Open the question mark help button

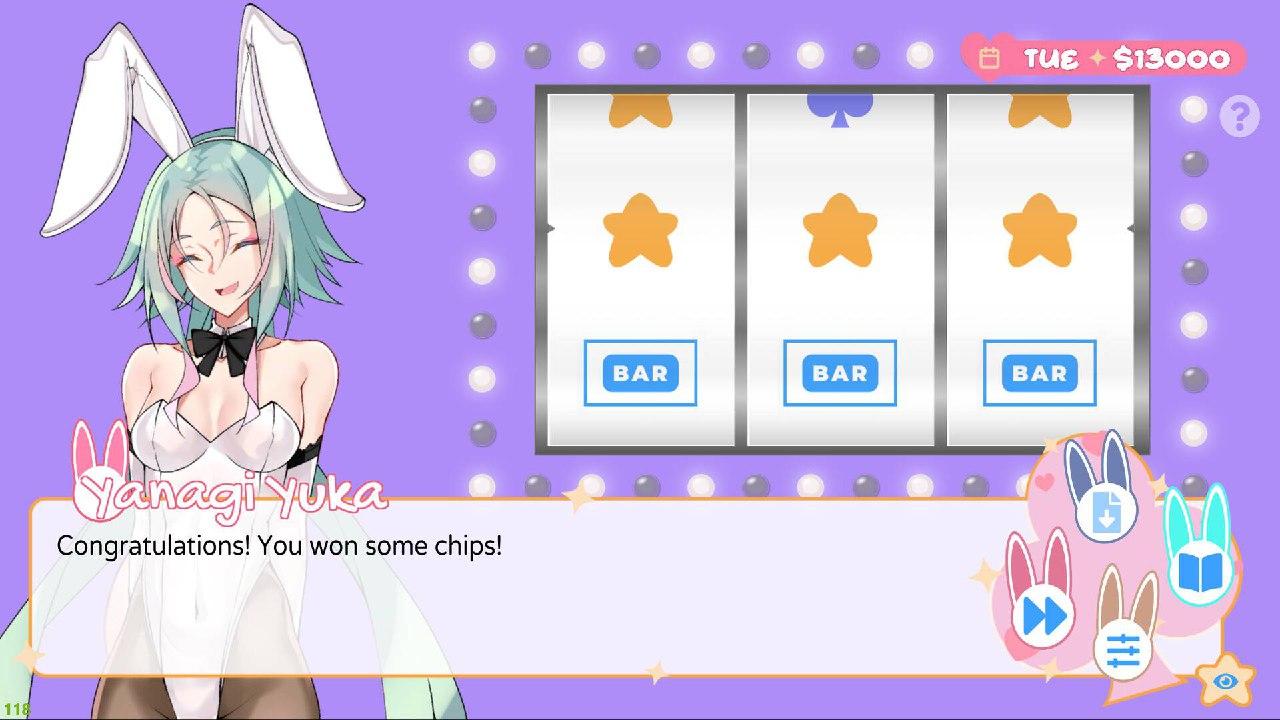tap(1239, 118)
